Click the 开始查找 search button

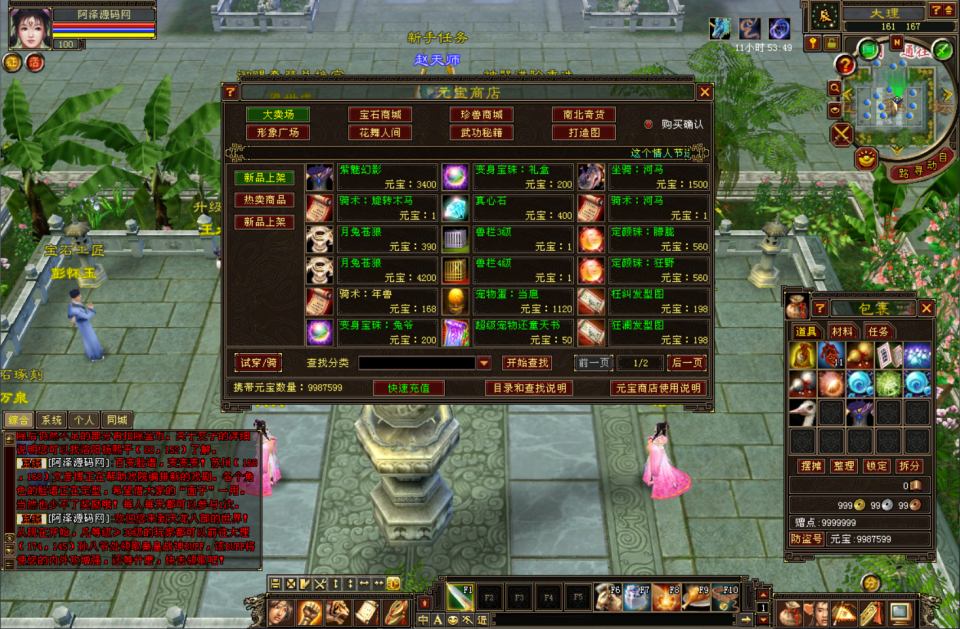(x=526, y=363)
